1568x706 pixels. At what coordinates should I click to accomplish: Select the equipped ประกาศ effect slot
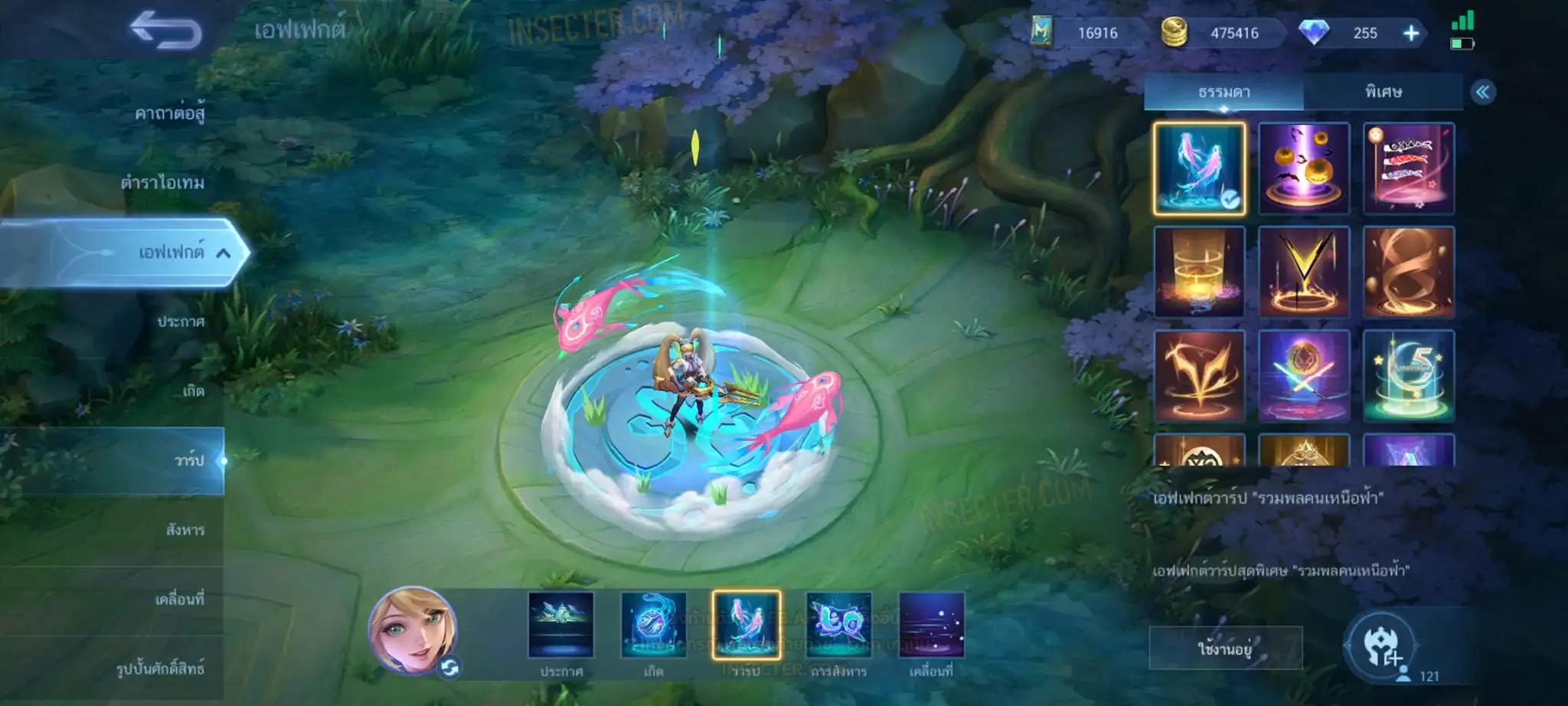(560, 626)
